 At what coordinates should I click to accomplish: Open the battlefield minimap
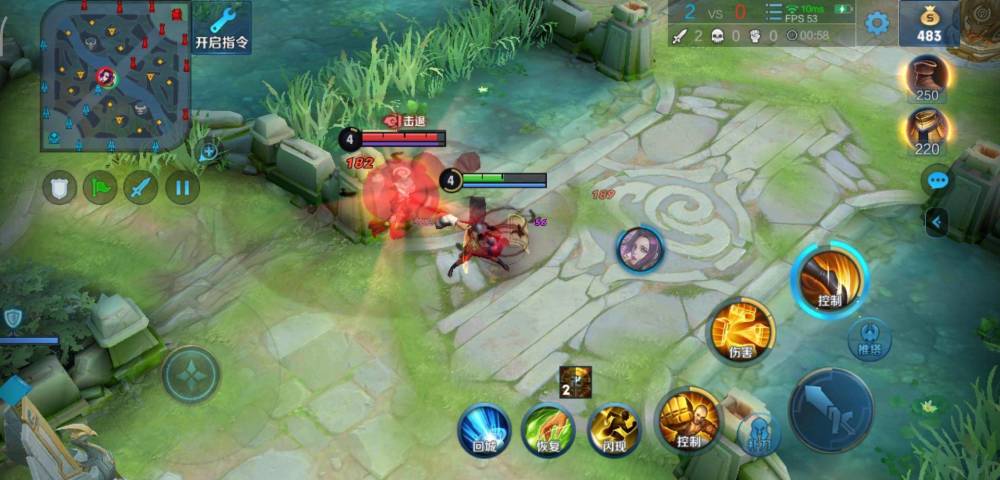(x=115, y=76)
